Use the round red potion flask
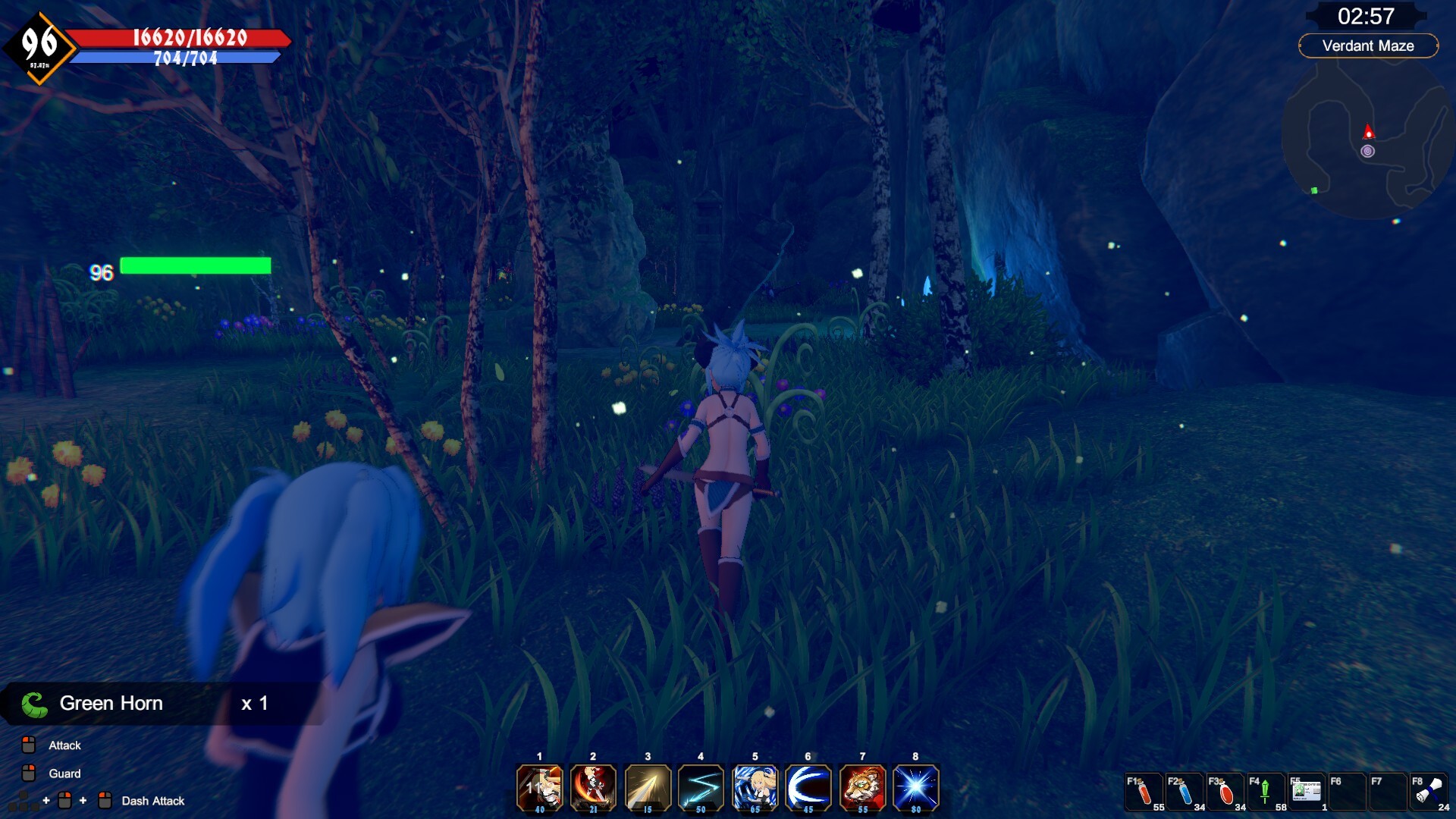 coord(1225,793)
